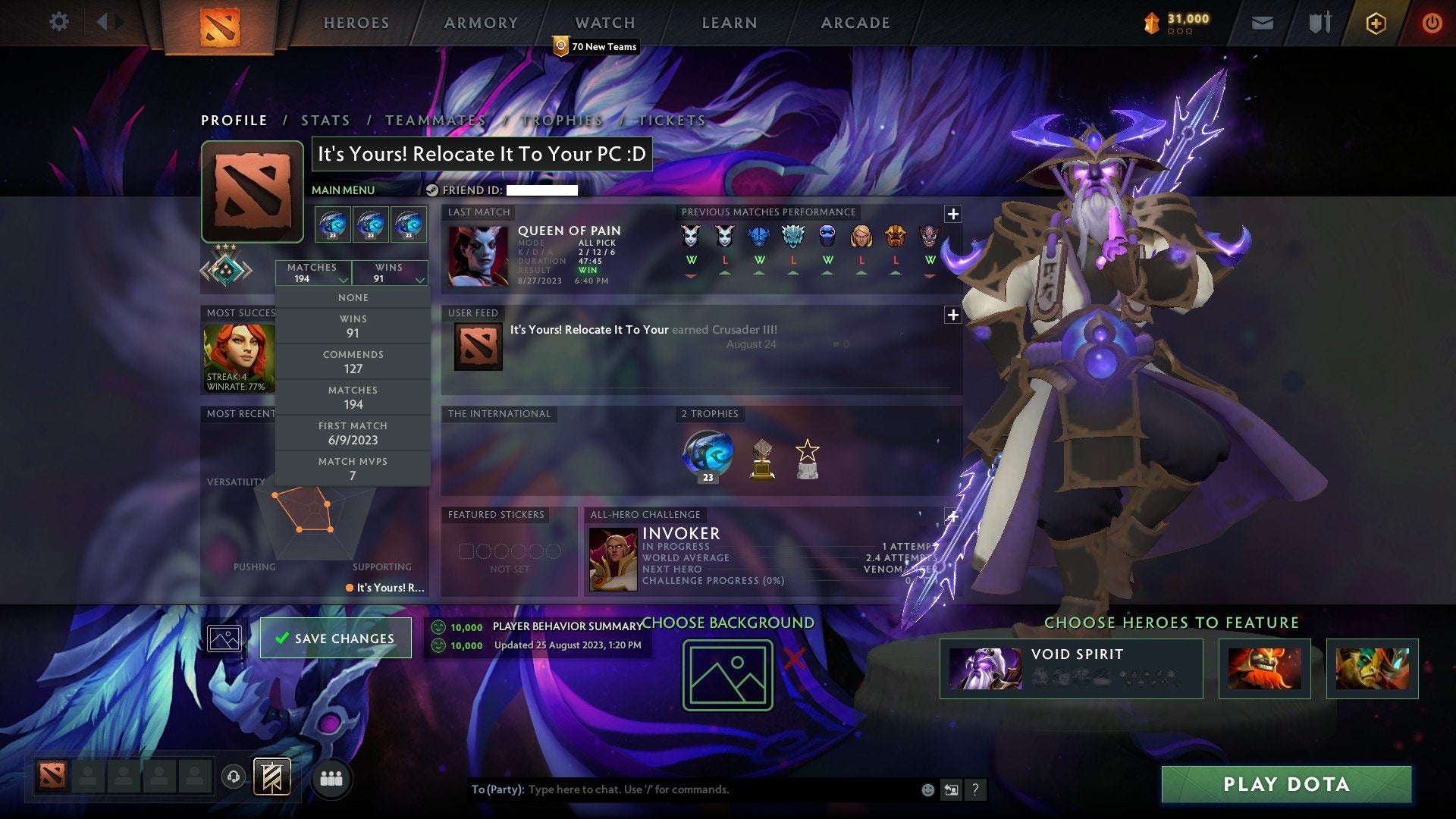1456x819 pixels.
Task: Select MATCH MVPS stat option
Action: pyautogui.click(x=353, y=468)
